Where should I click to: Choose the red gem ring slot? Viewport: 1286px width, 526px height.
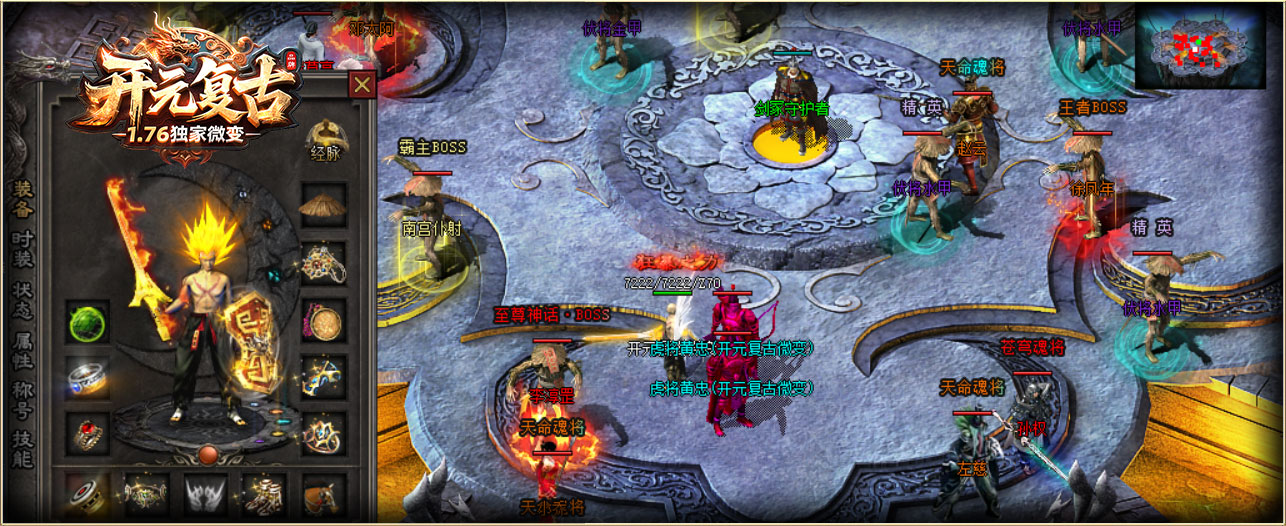88,434
